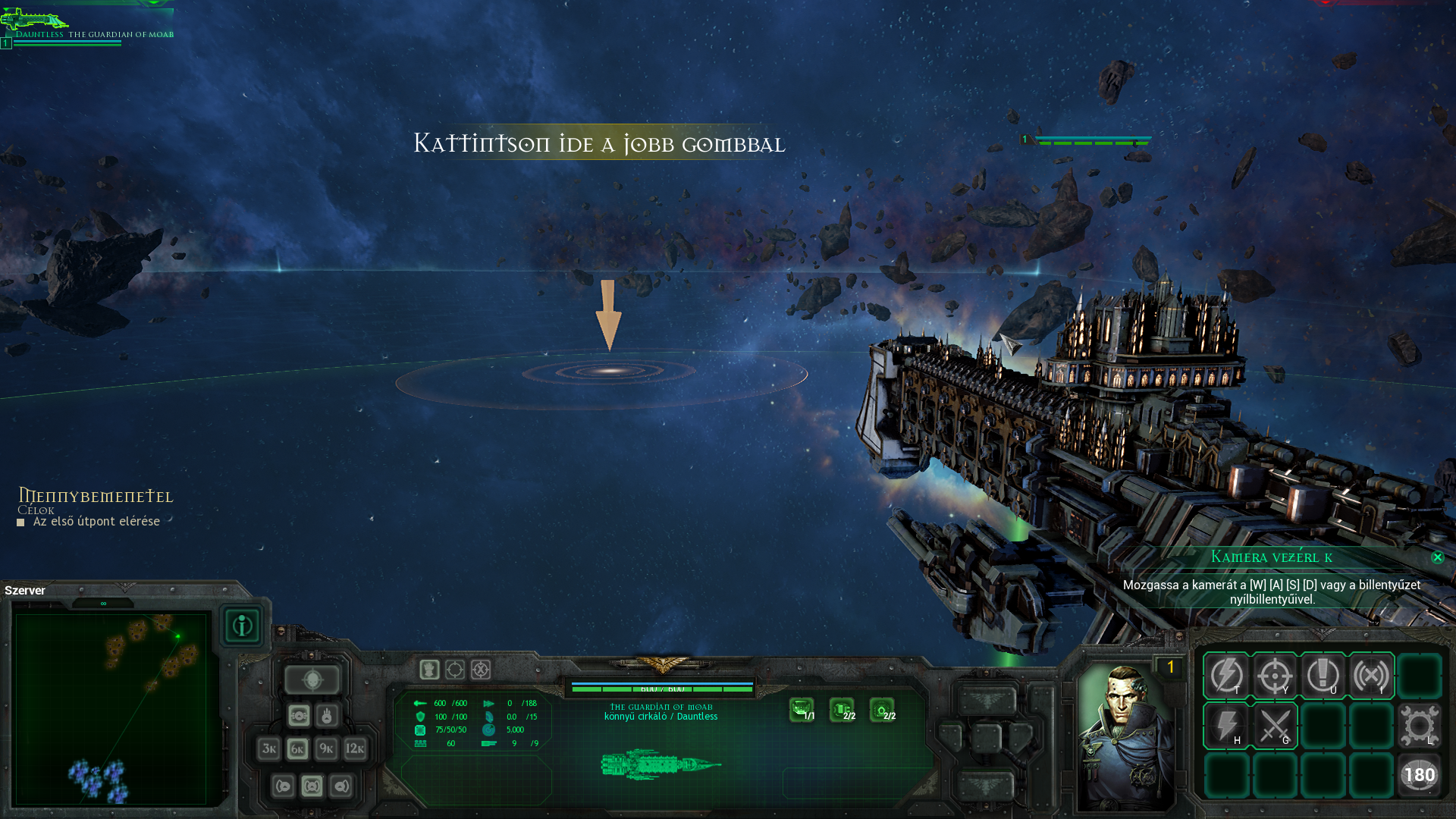Open the info panel with the 'i' button
The width and height of the screenshot is (1456, 819).
(x=242, y=626)
